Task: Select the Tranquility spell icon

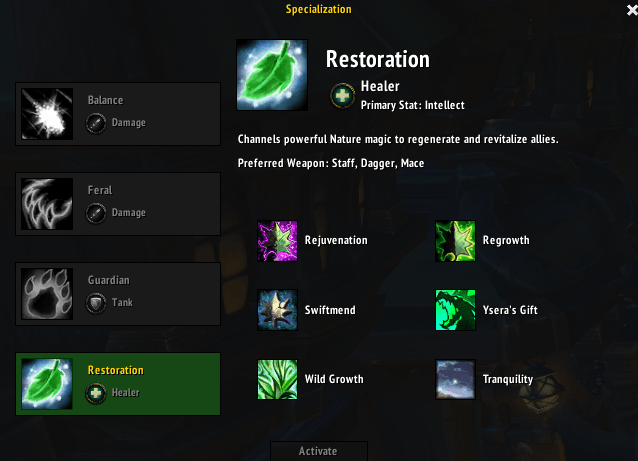Action: coord(455,379)
